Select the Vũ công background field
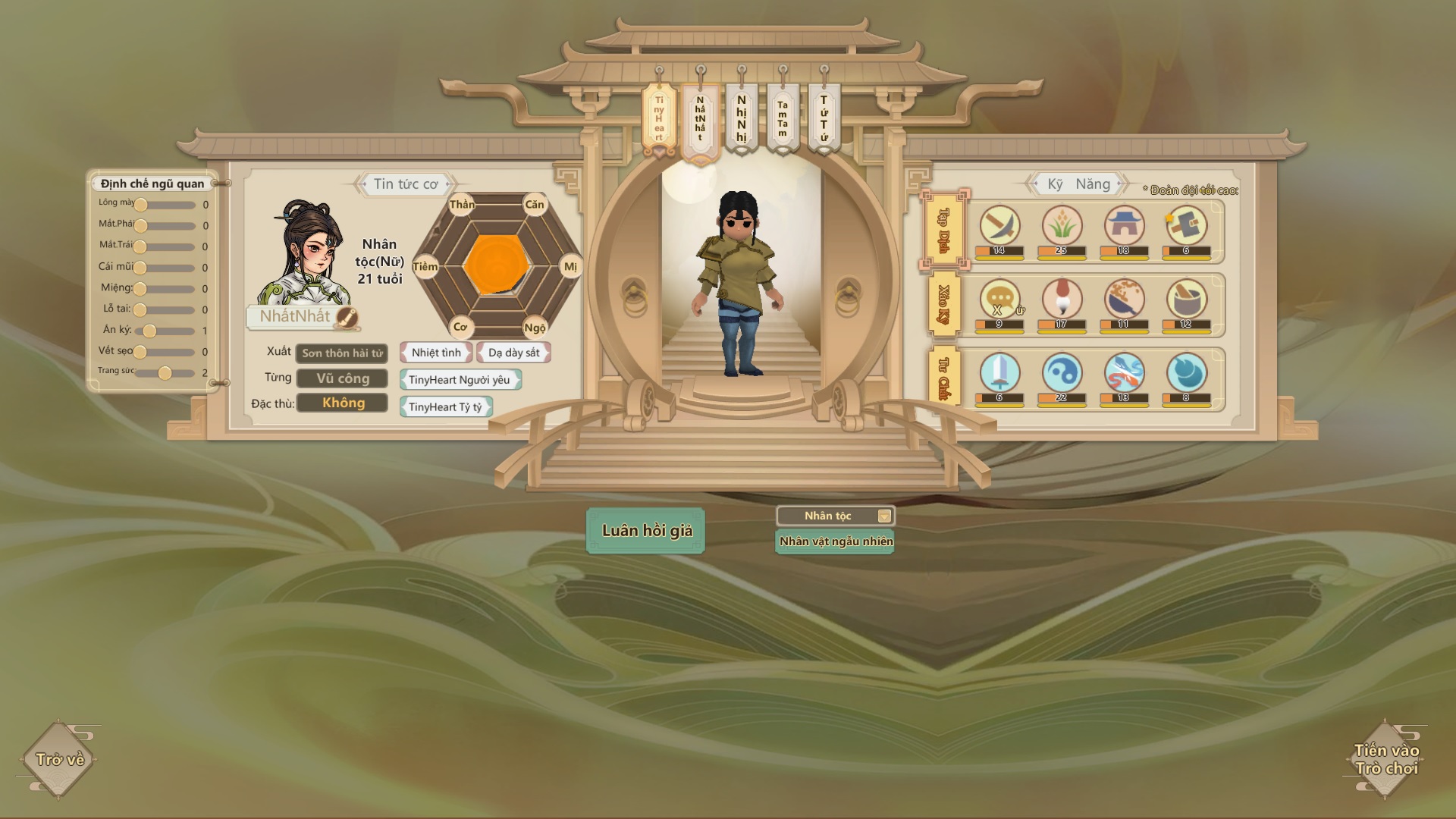The width and height of the screenshot is (1456, 819). (x=342, y=378)
